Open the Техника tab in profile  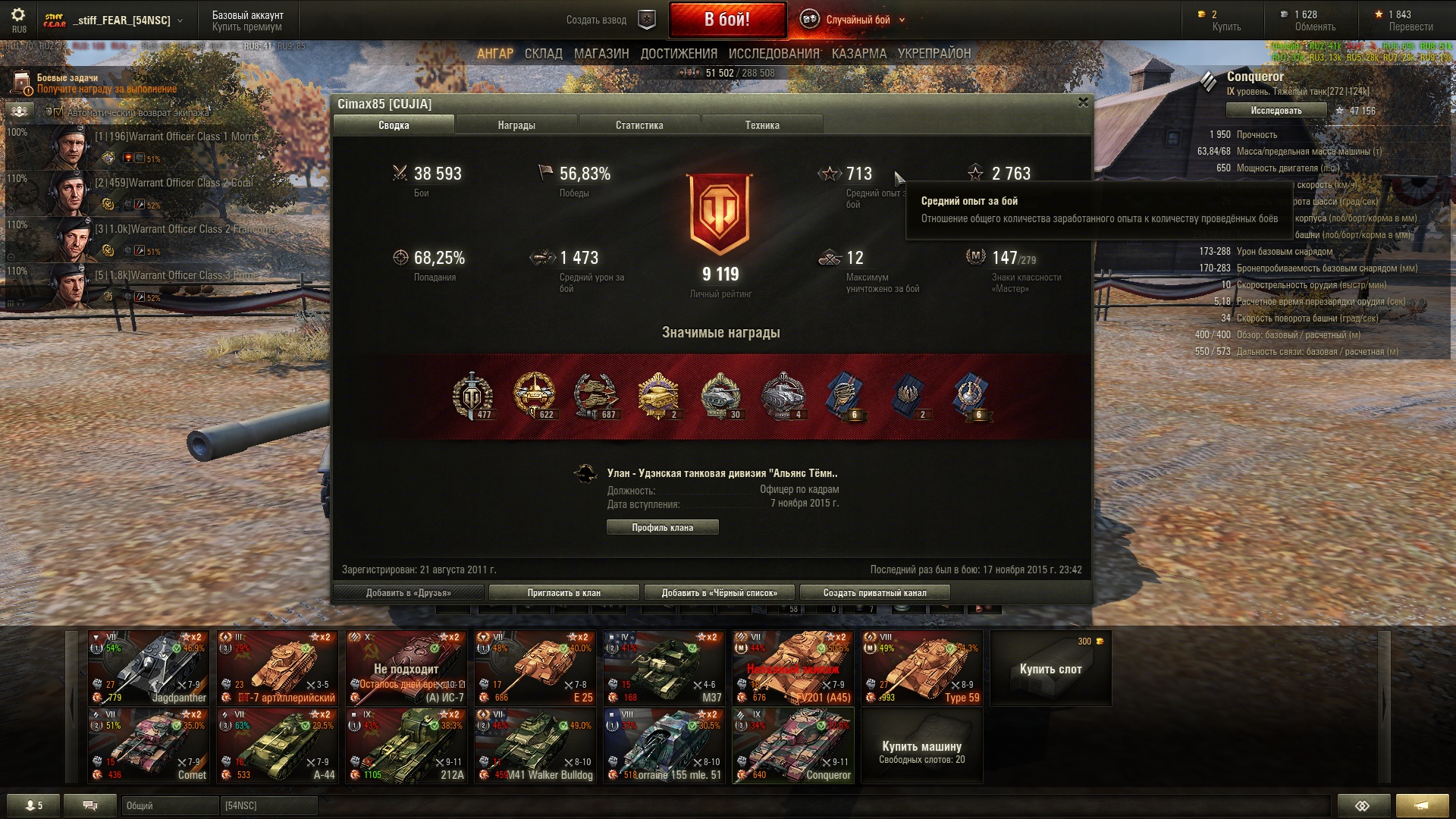click(x=762, y=125)
